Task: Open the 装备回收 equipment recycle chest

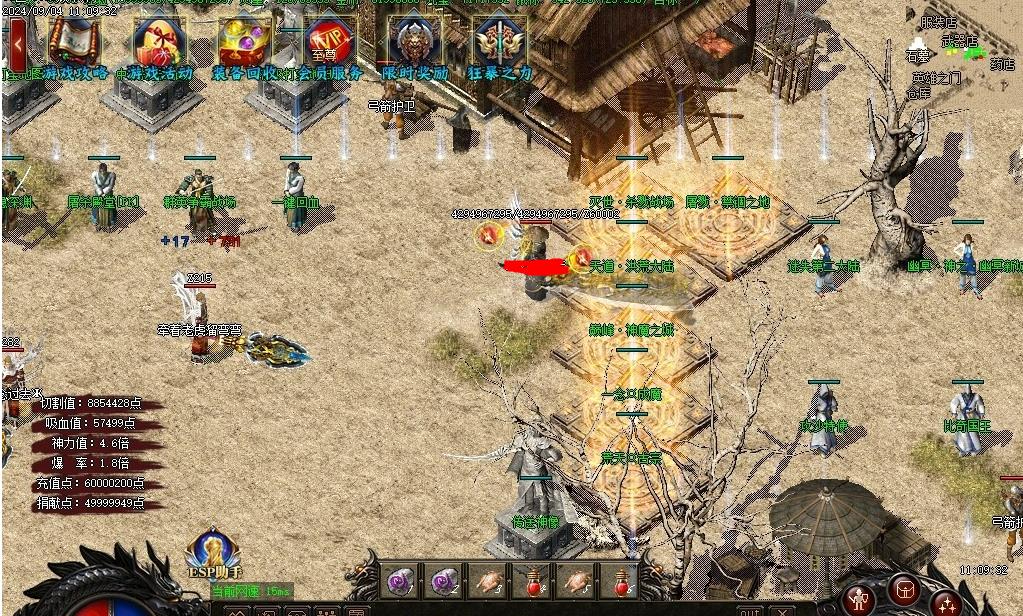Action: tap(244, 44)
